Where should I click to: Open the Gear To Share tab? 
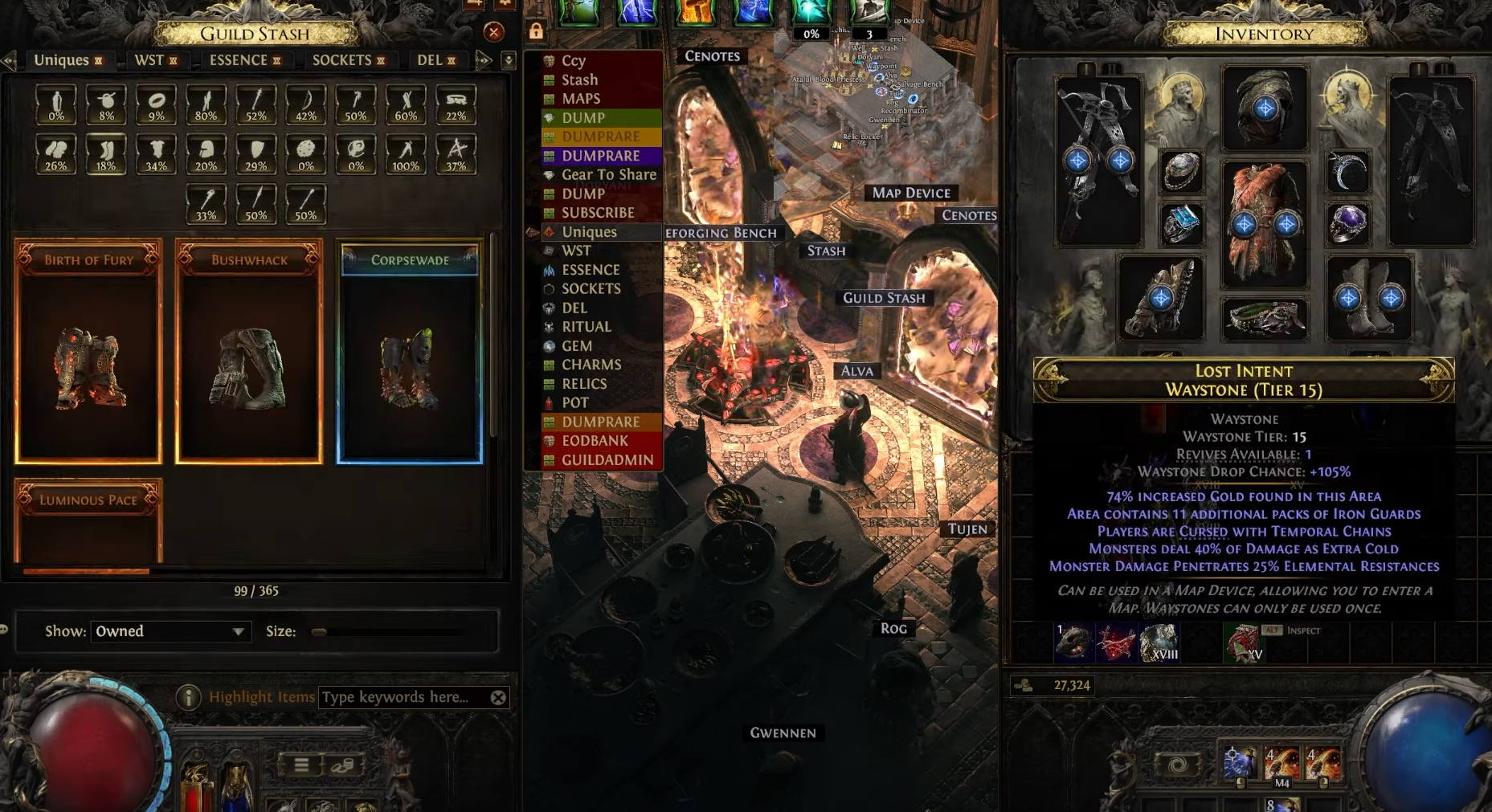point(608,174)
